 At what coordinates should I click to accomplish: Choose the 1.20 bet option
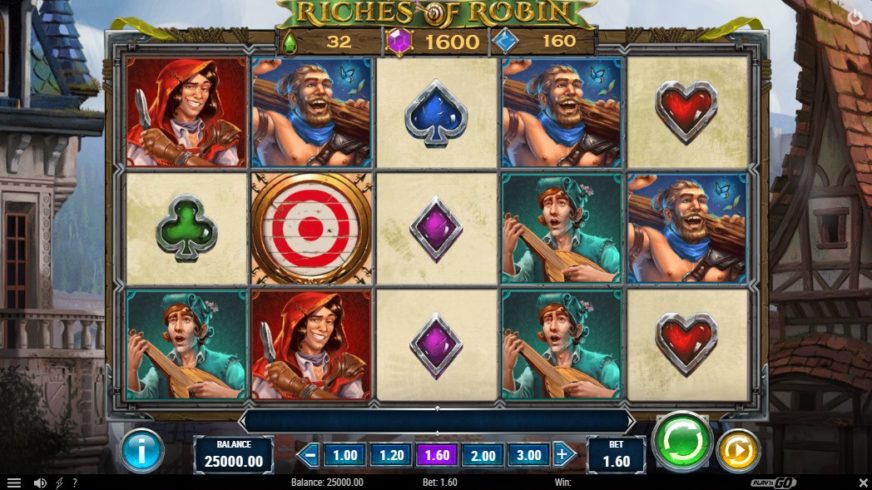390,455
